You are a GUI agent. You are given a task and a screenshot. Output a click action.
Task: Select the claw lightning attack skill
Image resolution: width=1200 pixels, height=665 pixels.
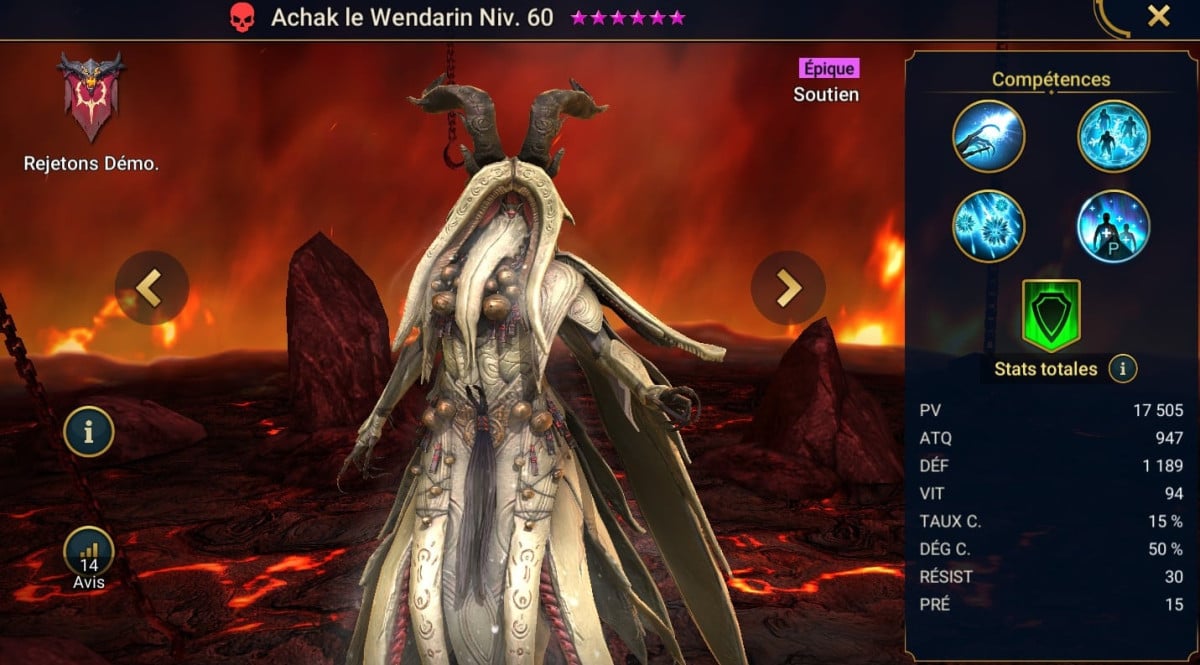point(988,137)
